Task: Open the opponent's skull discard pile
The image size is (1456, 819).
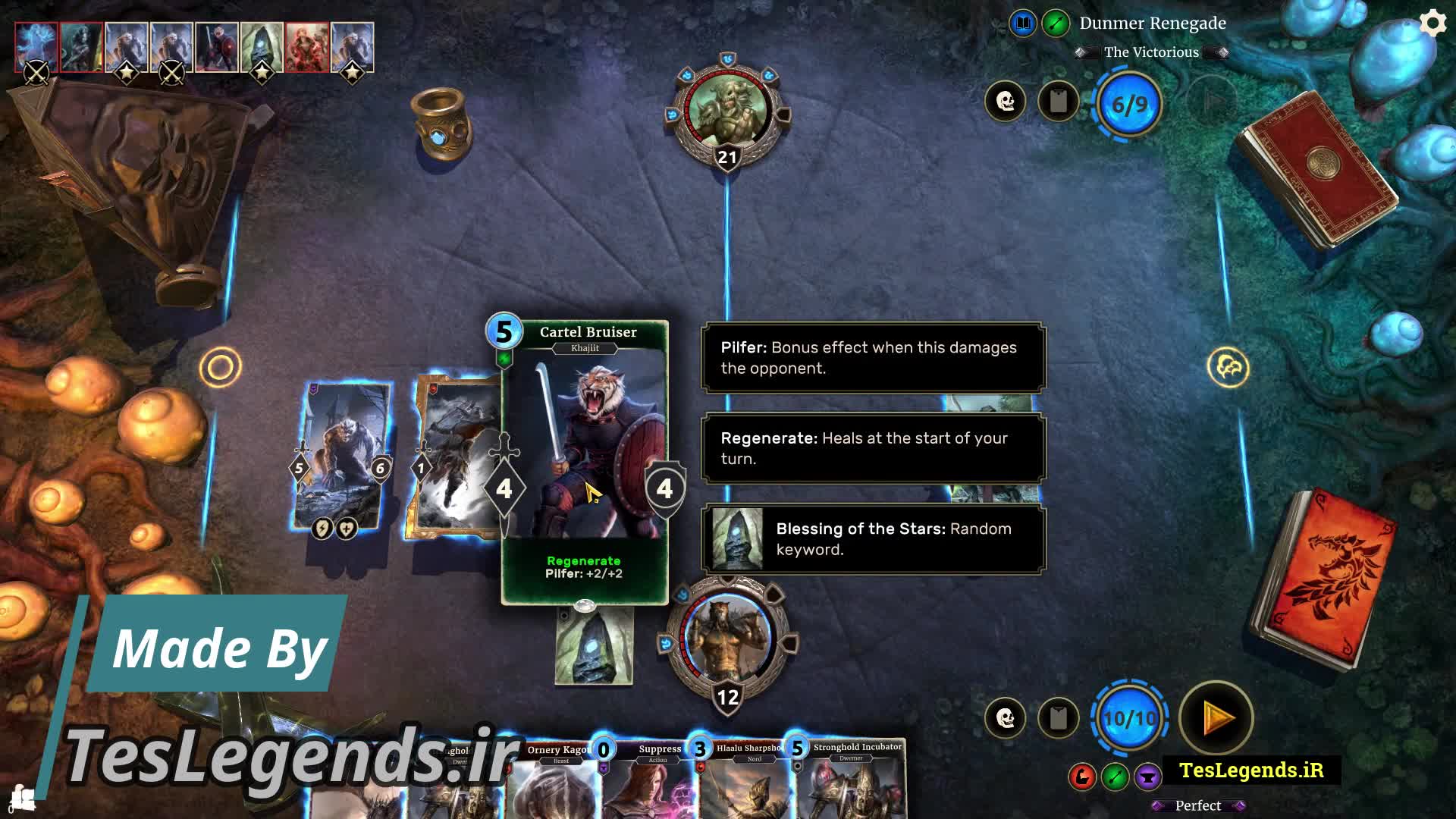Action: 1006,101
